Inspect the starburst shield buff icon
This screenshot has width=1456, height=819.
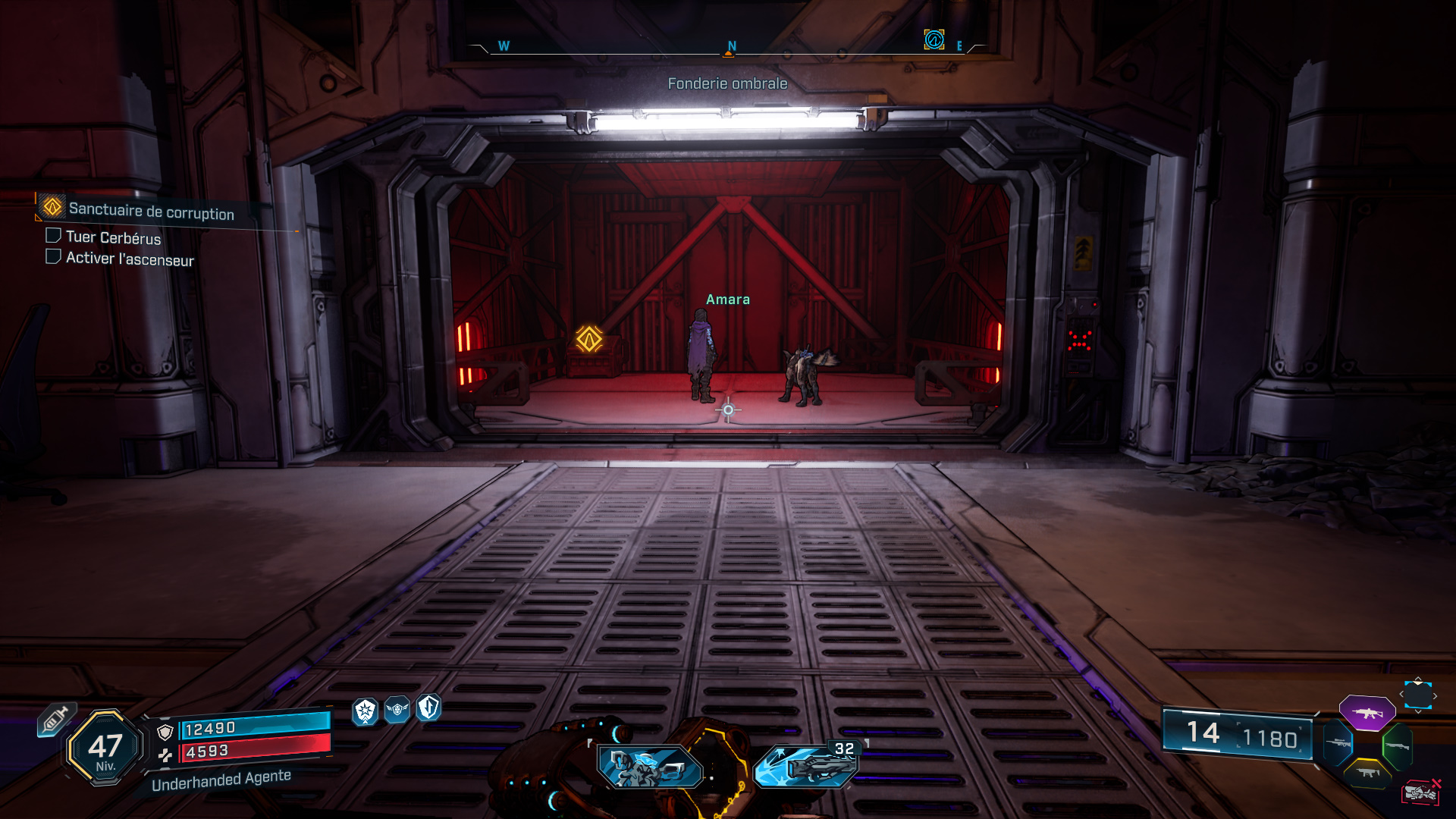366,711
